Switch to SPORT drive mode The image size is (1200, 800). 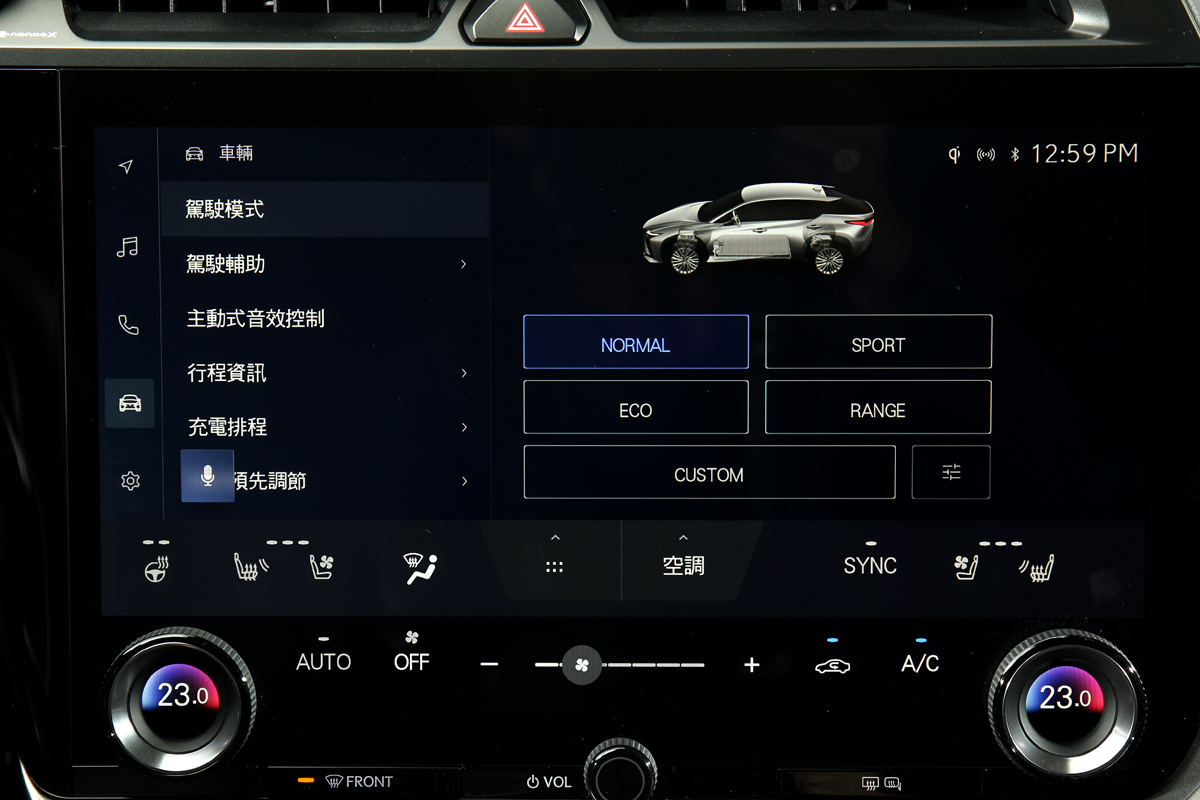(x=878, y=342)
